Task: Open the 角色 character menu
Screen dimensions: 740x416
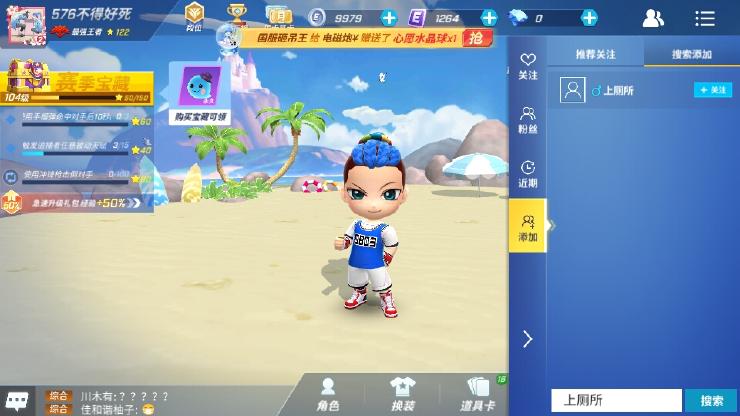Action: [x=328, y=395]
